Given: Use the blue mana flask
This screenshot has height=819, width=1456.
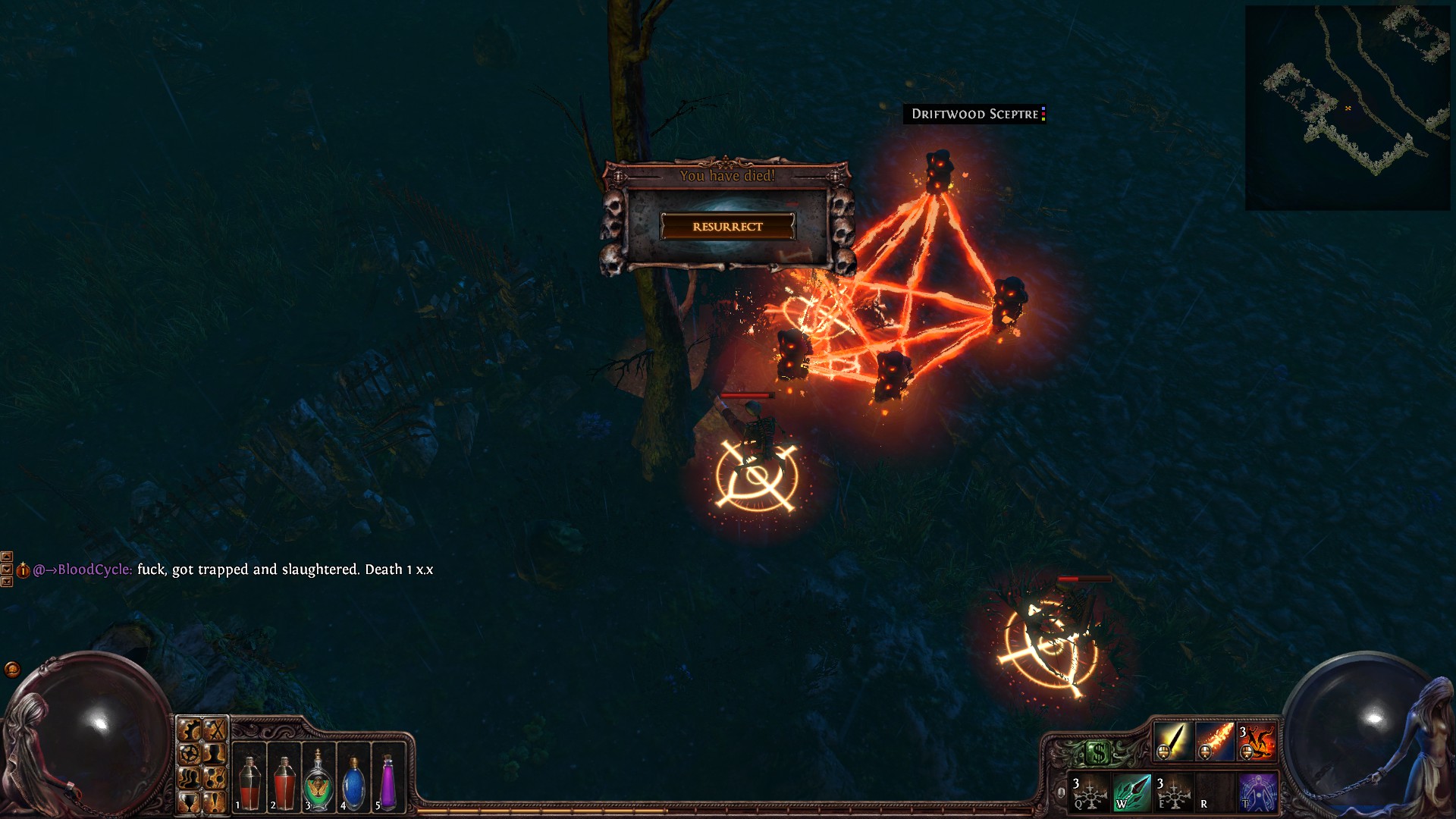Looking at the screenshot, I should click(x=353, y=781).
